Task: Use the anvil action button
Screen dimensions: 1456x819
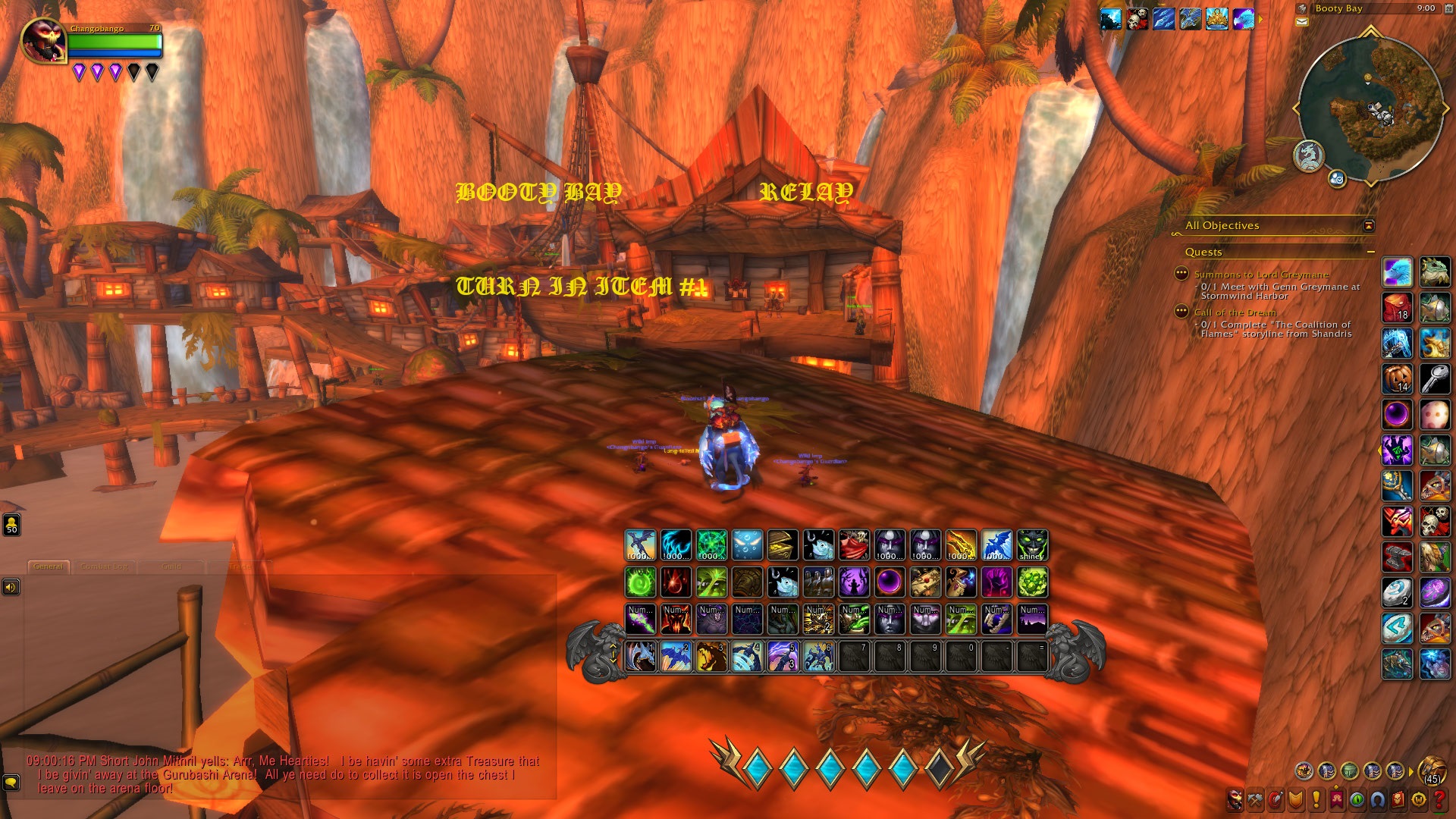Action: [1397, 557]
